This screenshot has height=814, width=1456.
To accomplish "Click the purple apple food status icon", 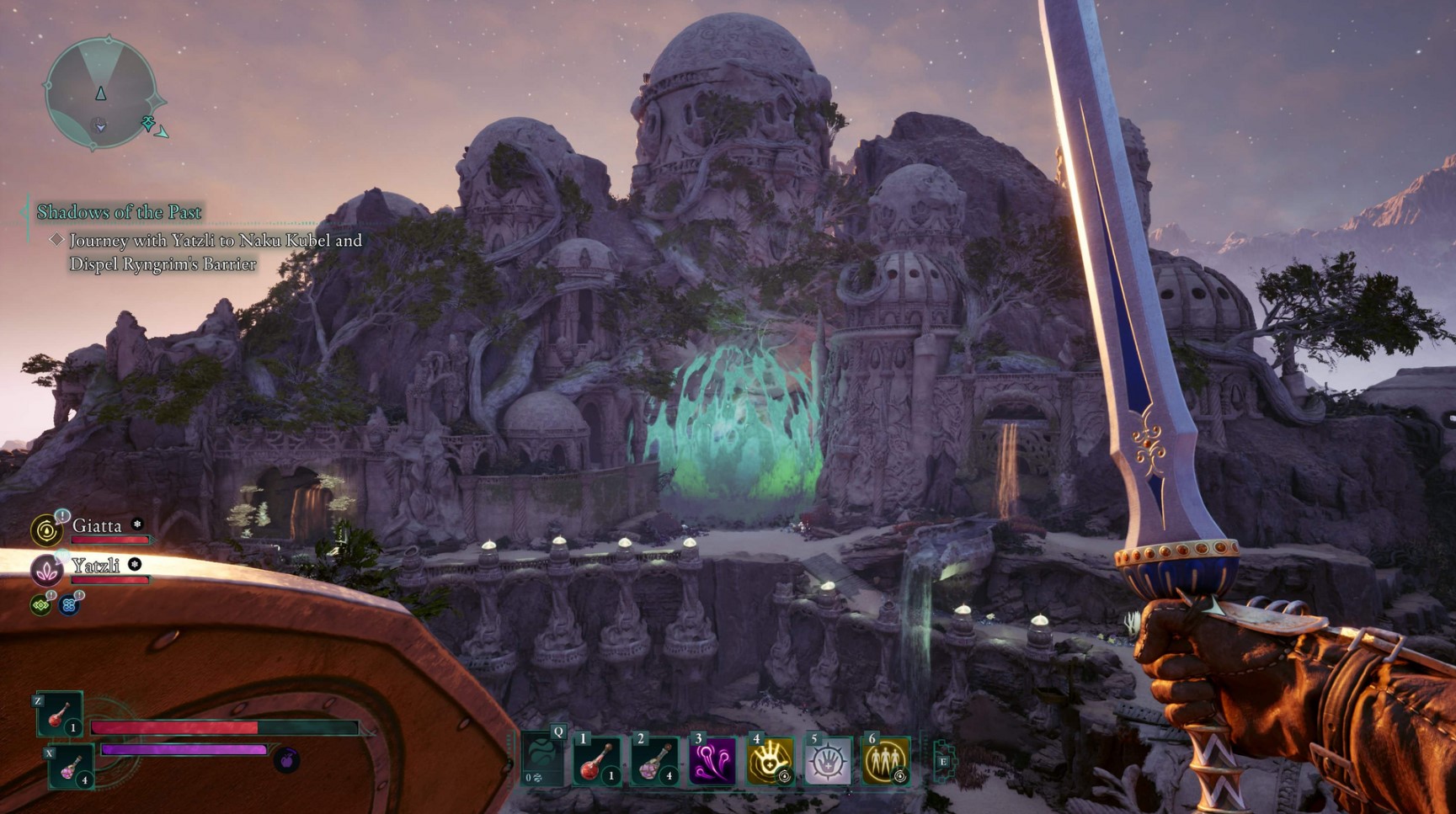I will coord(286,760).
